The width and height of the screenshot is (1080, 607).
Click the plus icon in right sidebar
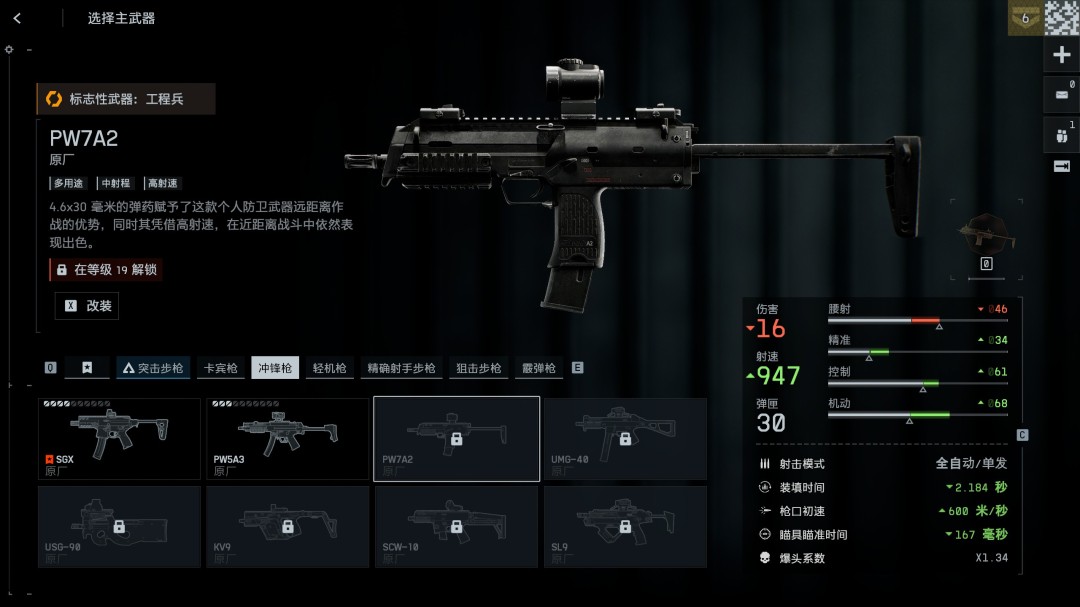pos(1062,55)
